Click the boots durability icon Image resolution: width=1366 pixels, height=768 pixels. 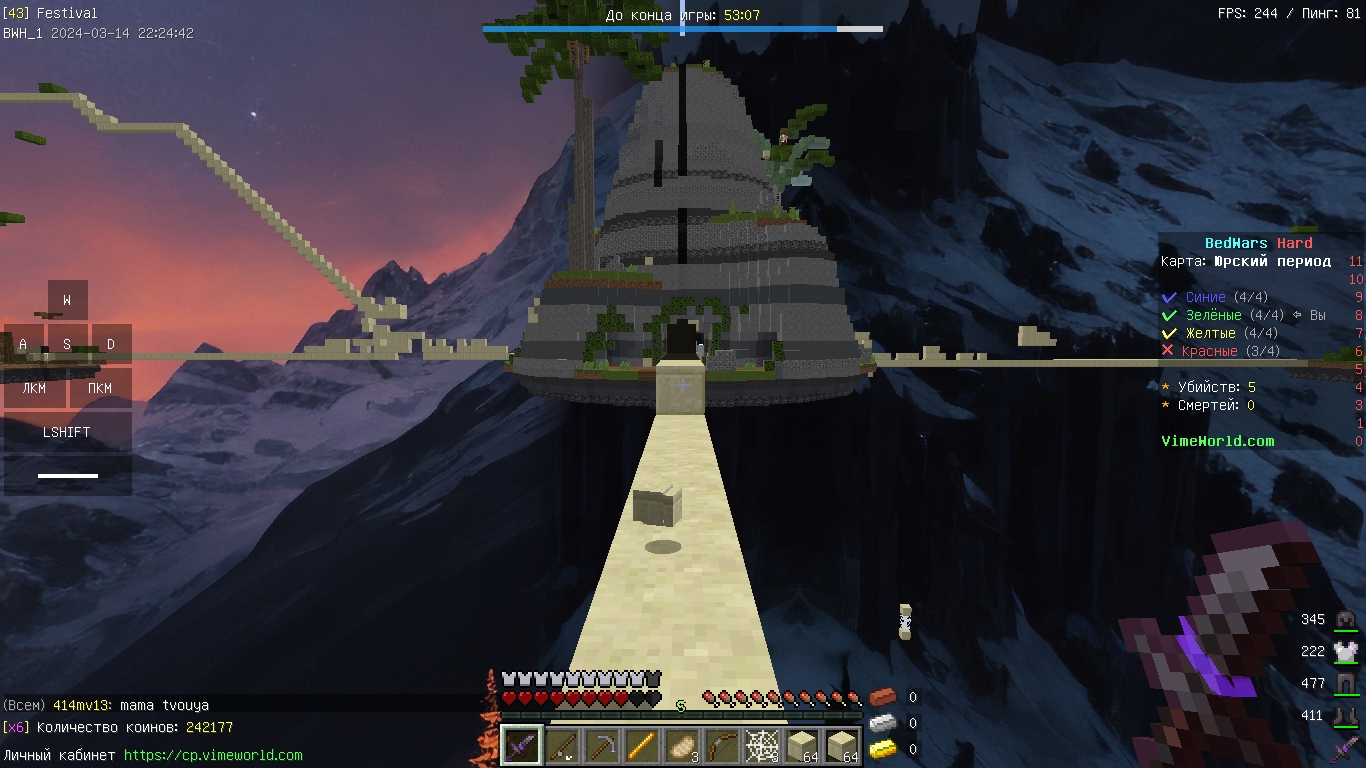[x=1345, y=716]
